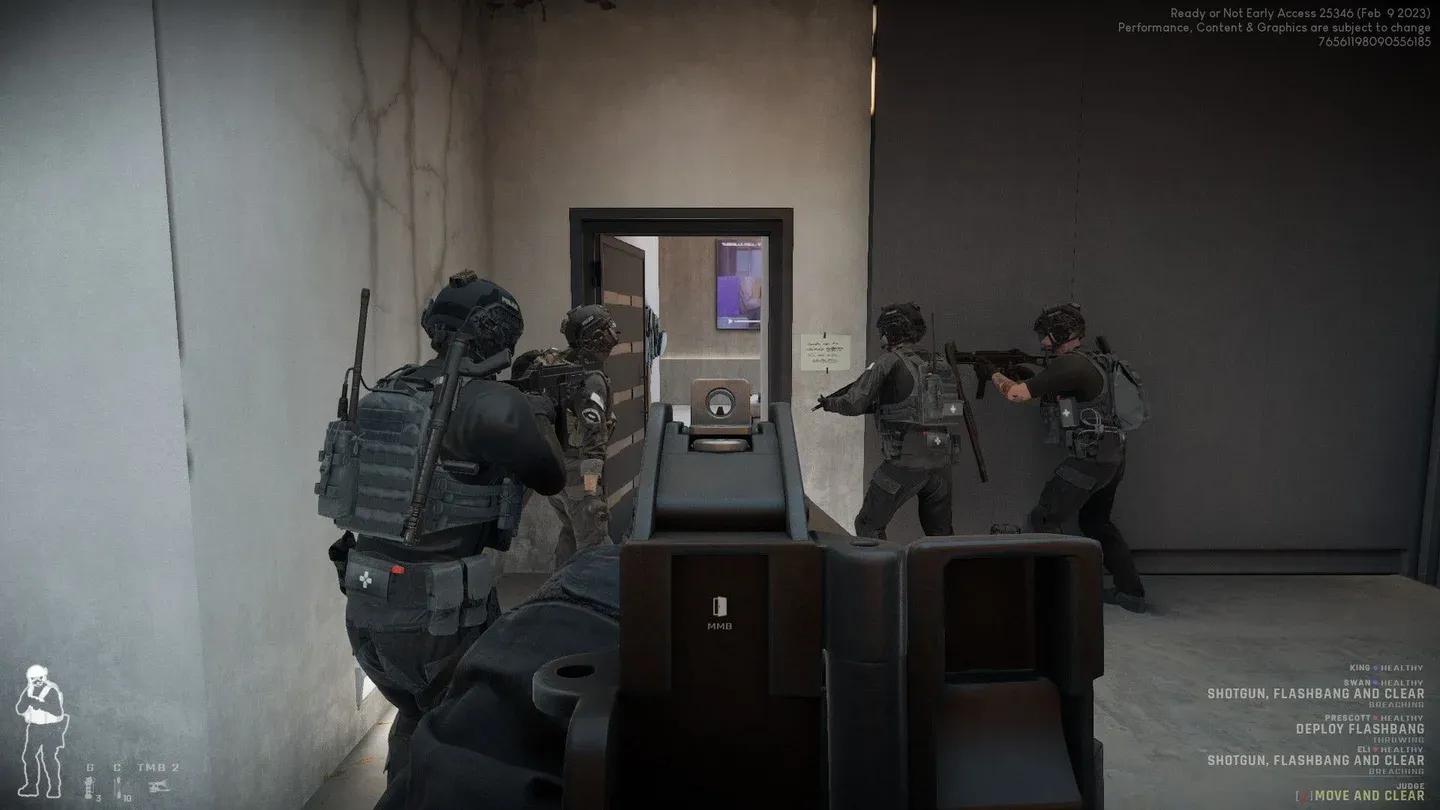Select SWAN's SHOTGUN, FLASHBANG AND CLEAR order
The width and height of the screenshot is (1440, 810).
1315,693
